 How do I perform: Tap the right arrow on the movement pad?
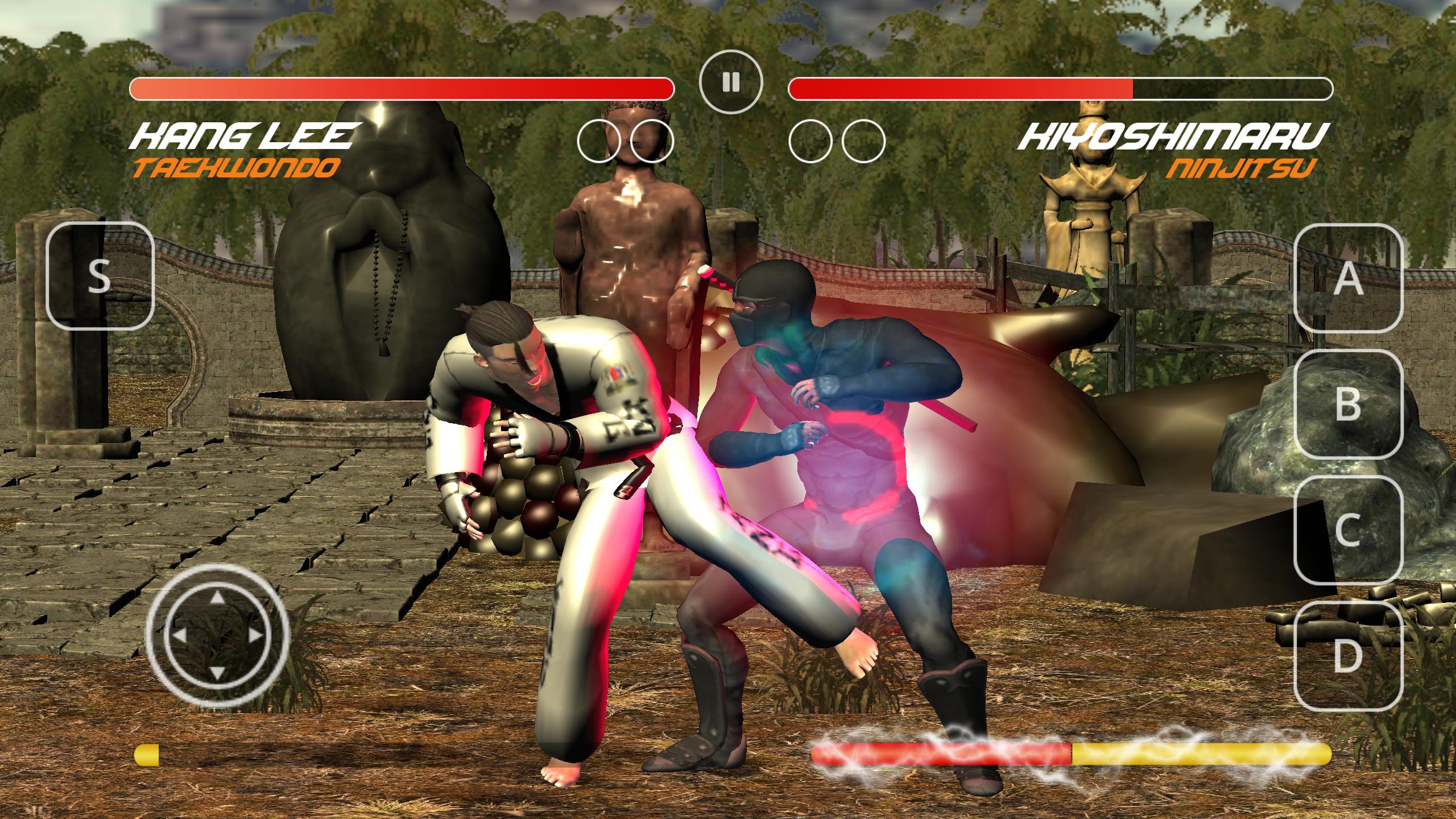(x=255, y=636)
